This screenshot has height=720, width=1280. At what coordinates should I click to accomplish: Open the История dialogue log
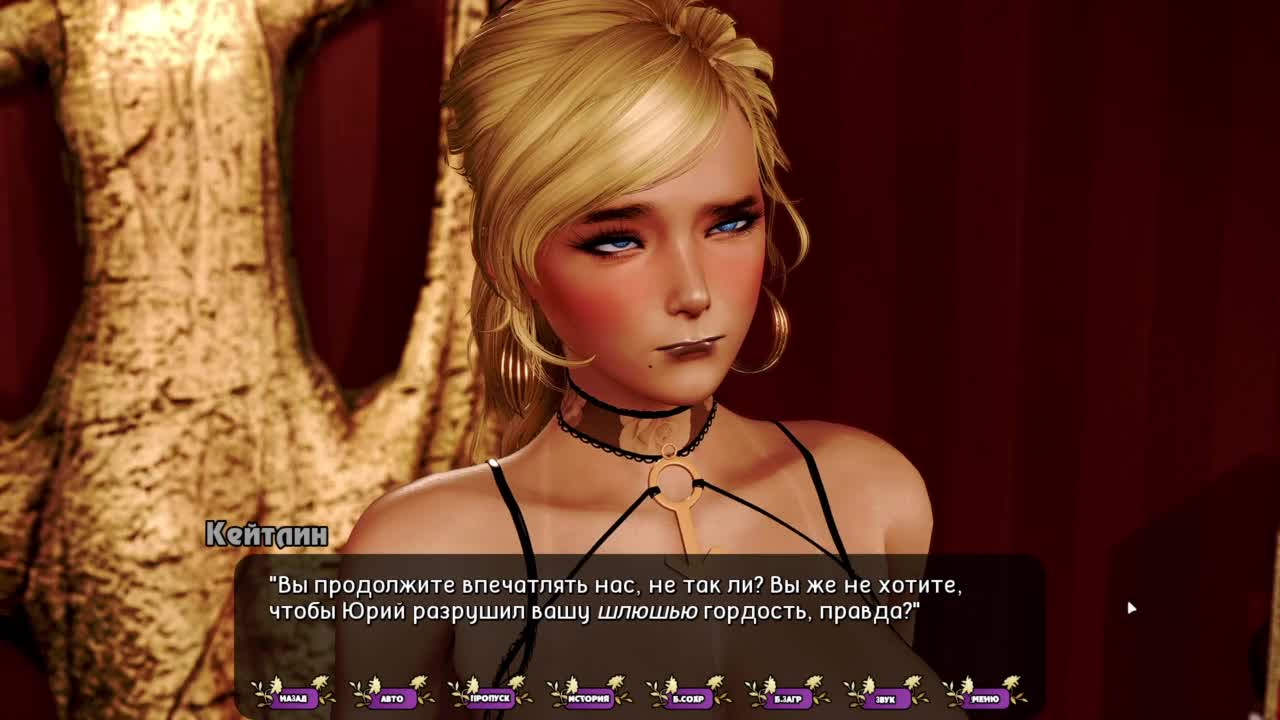point(589,698)
